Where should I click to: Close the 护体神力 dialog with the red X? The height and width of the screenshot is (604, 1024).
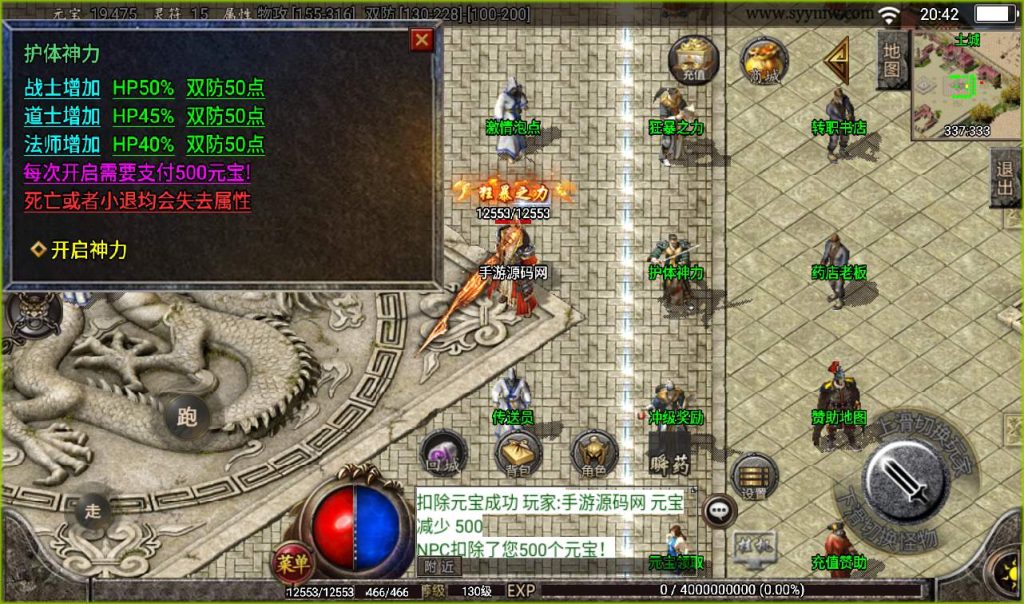[x=422, y=39]
